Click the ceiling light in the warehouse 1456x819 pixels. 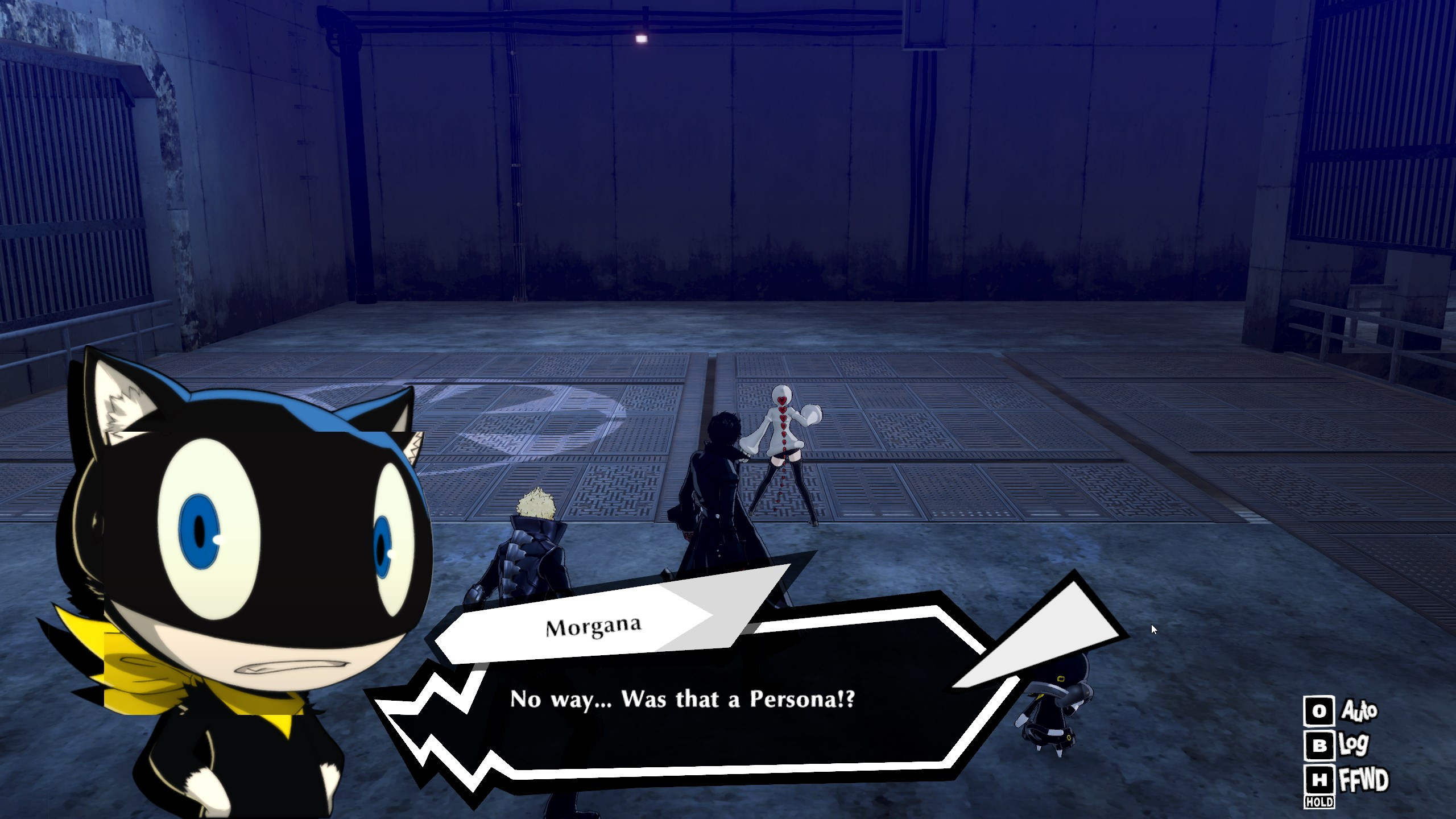point(642,38)
